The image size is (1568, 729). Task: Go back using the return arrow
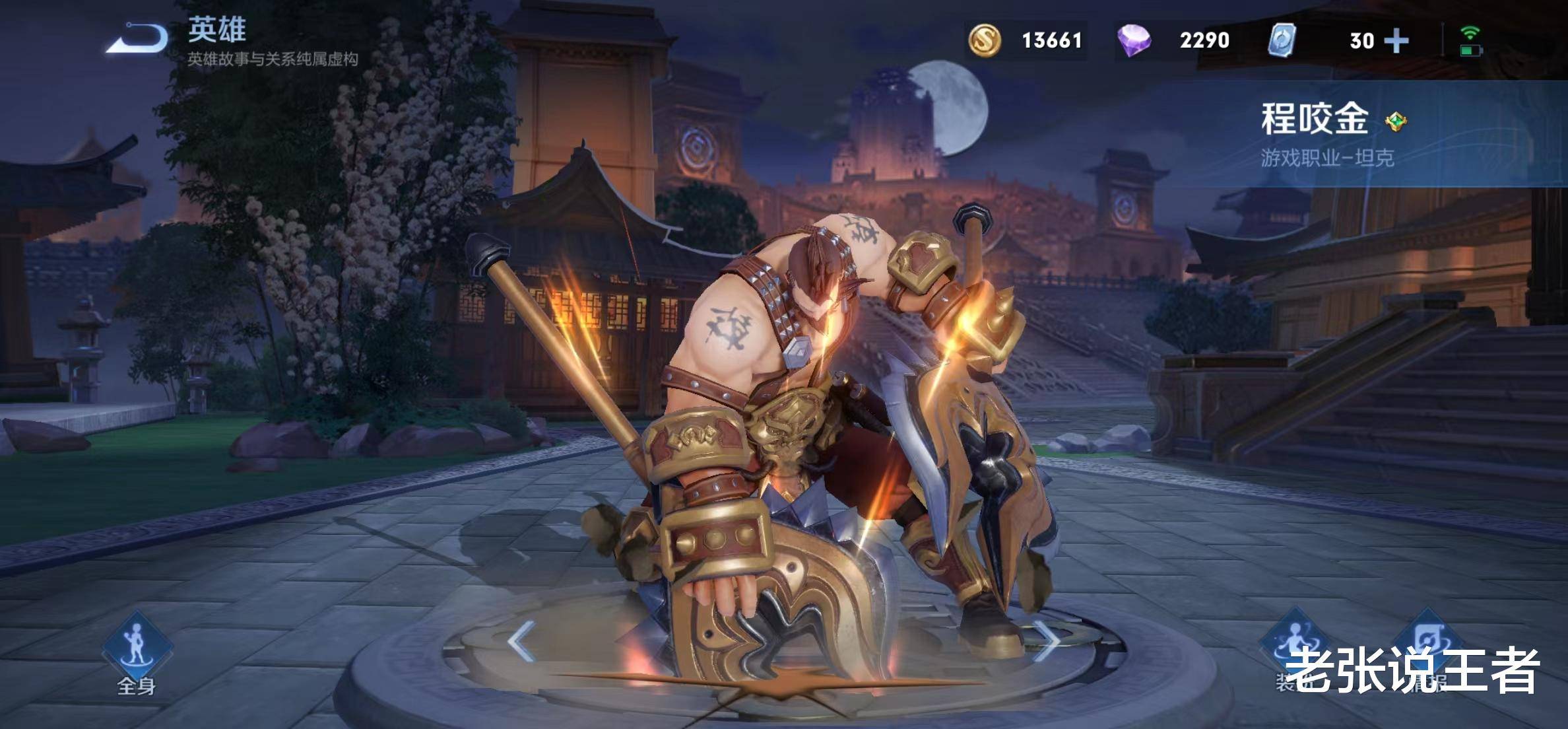point(137,38)
